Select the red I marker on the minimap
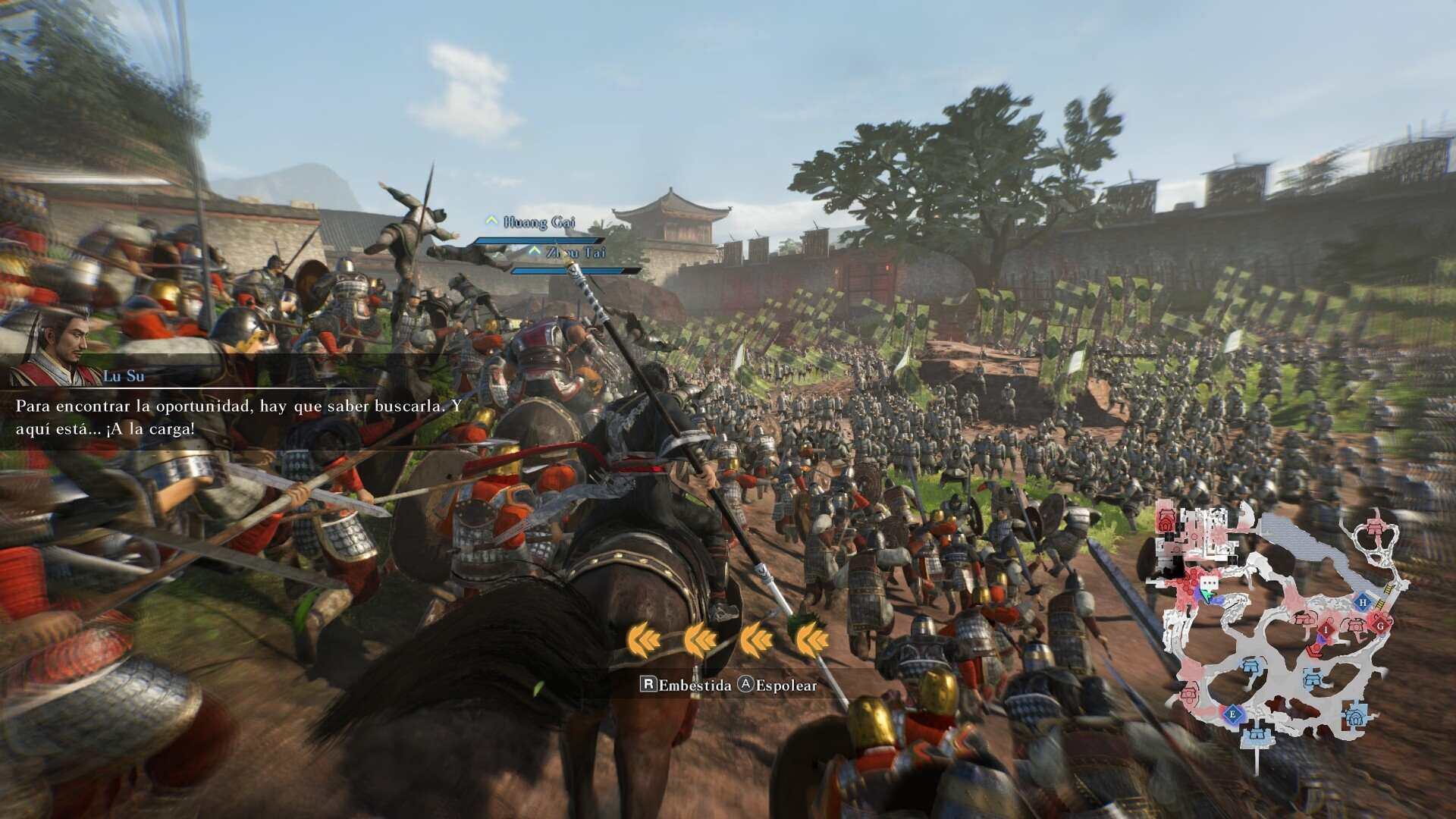This screenshot has height=819, width=1456. coord(1326,629)
